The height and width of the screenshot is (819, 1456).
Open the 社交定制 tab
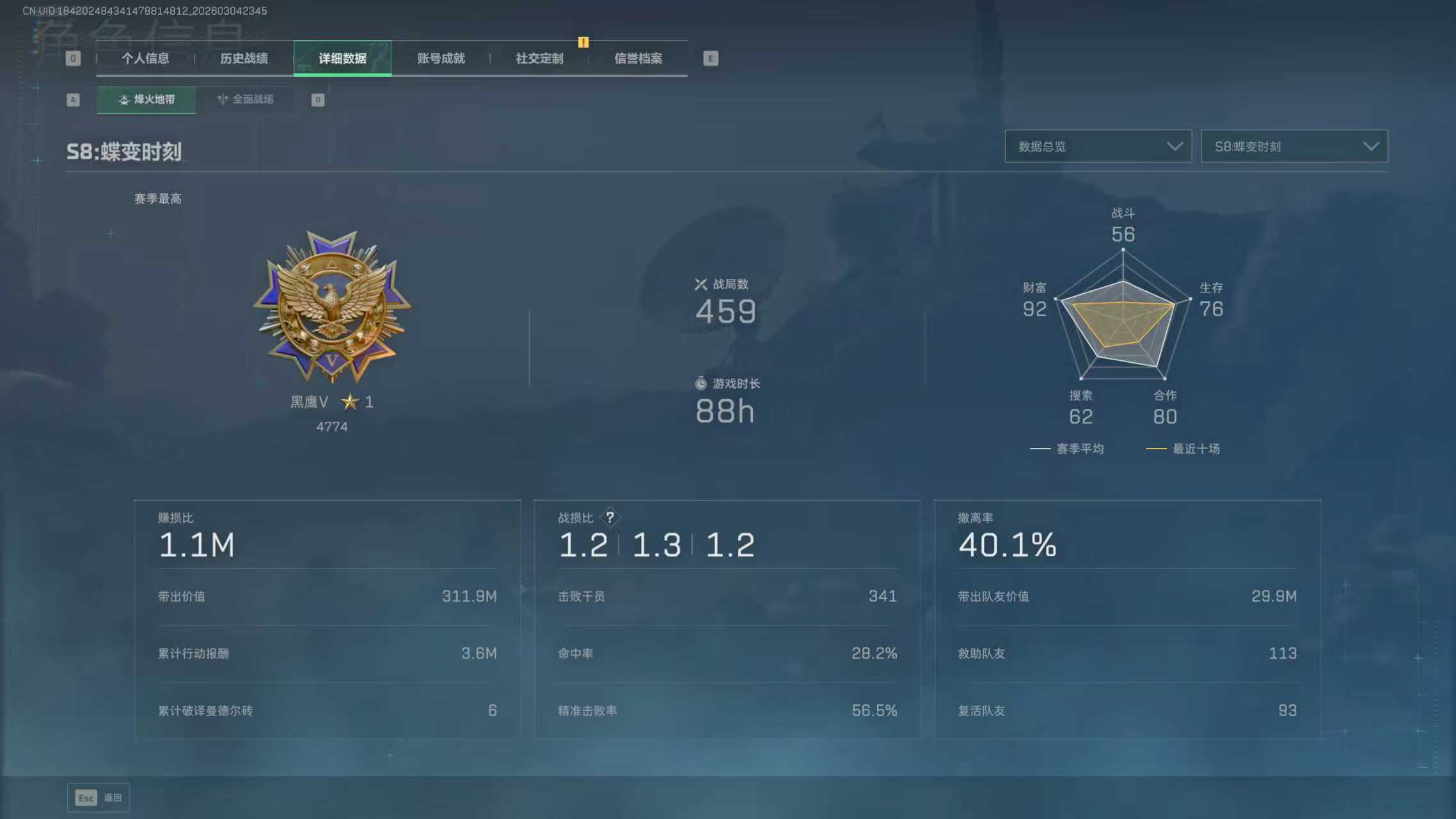tap(539, 59)
